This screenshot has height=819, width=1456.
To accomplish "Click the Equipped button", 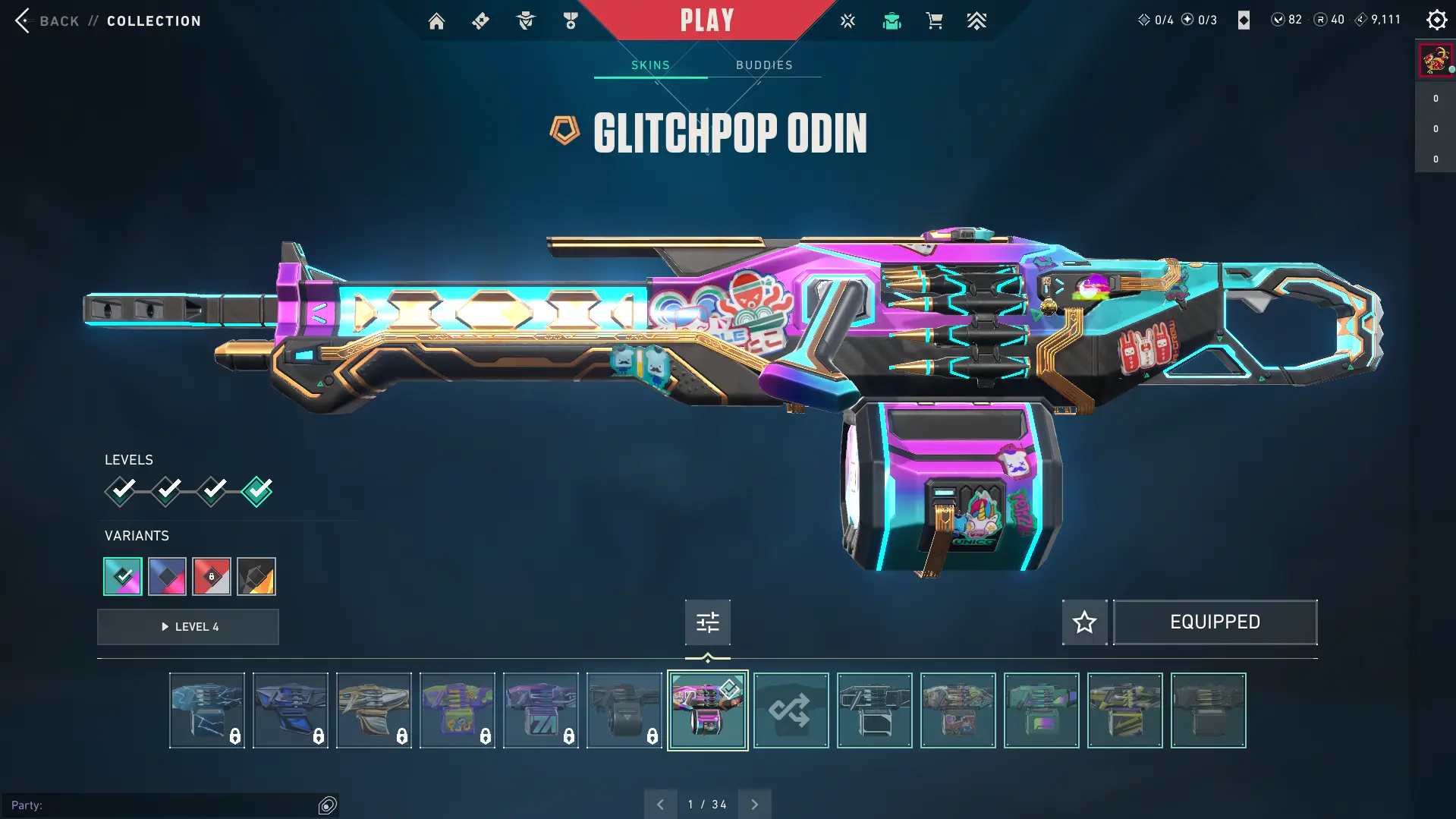I will 1215,622.
